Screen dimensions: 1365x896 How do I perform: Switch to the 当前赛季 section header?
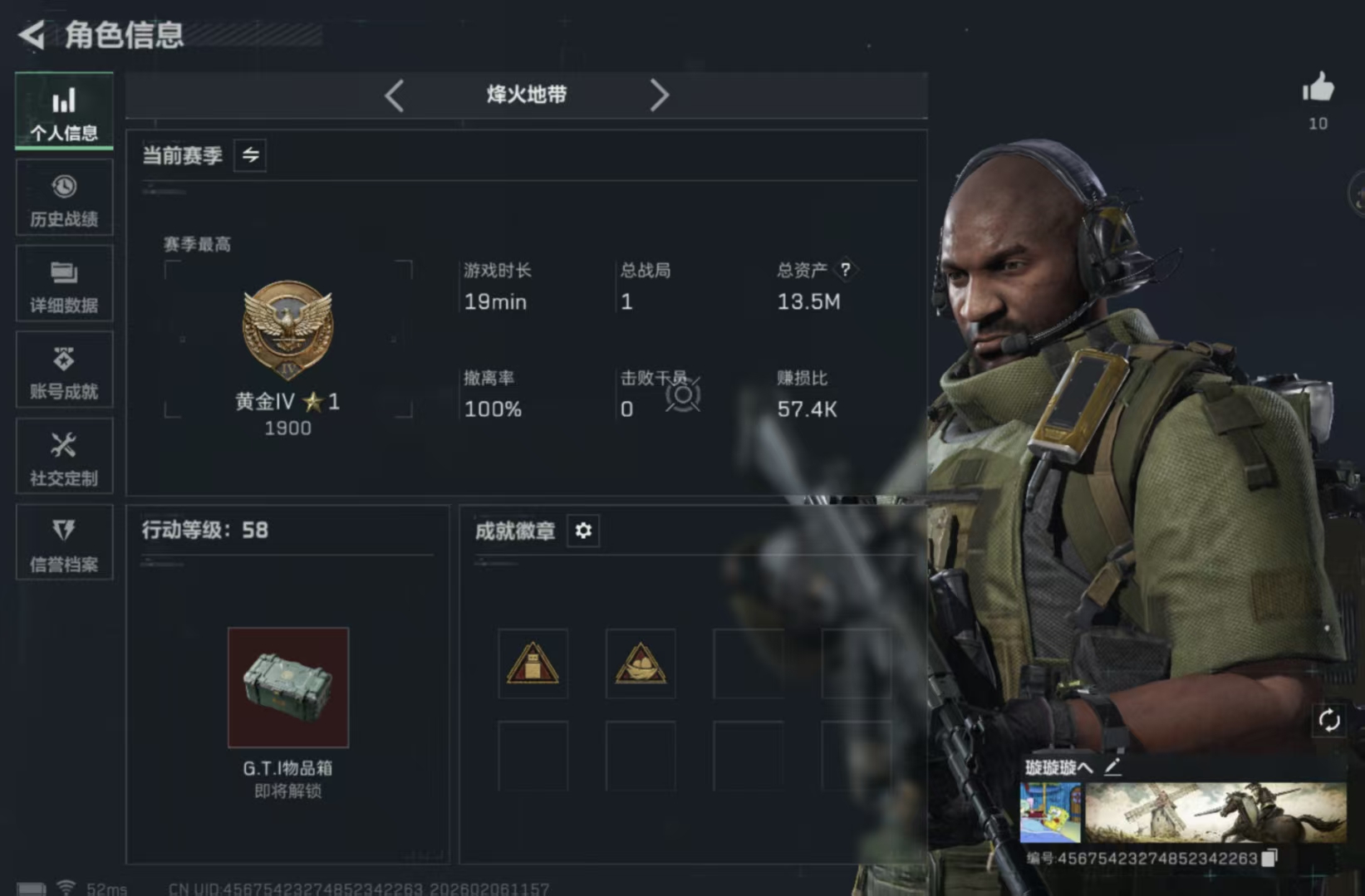181,155
